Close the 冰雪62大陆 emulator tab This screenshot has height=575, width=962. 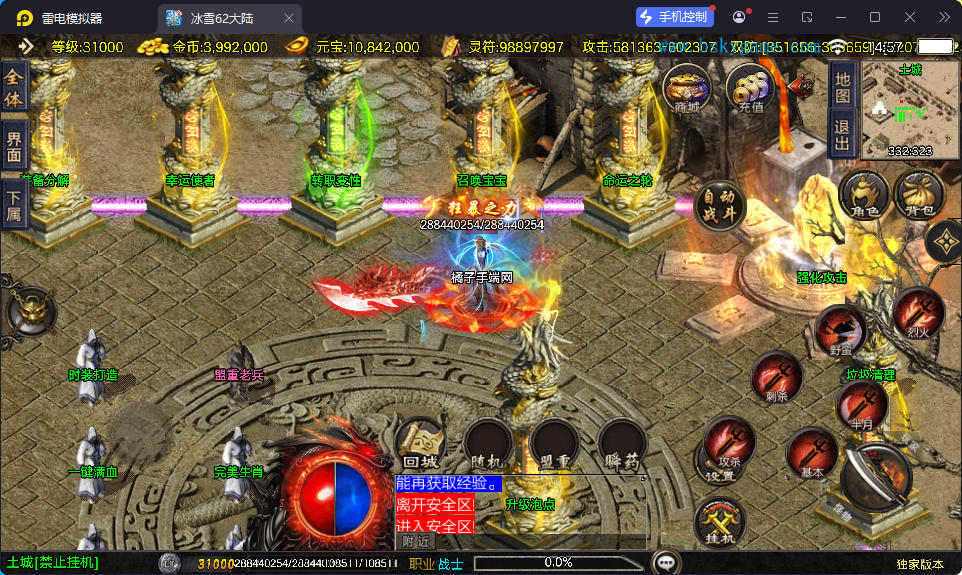tap(289, 18)
